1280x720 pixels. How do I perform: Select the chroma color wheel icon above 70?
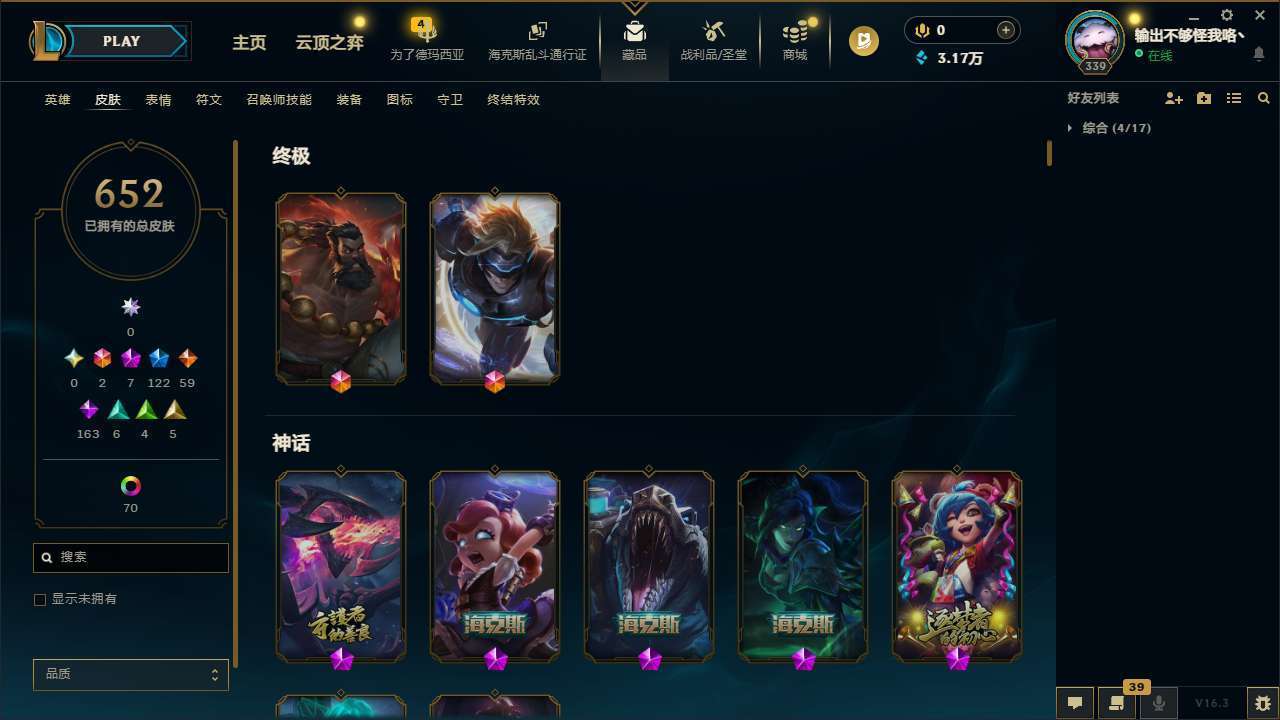130,483
